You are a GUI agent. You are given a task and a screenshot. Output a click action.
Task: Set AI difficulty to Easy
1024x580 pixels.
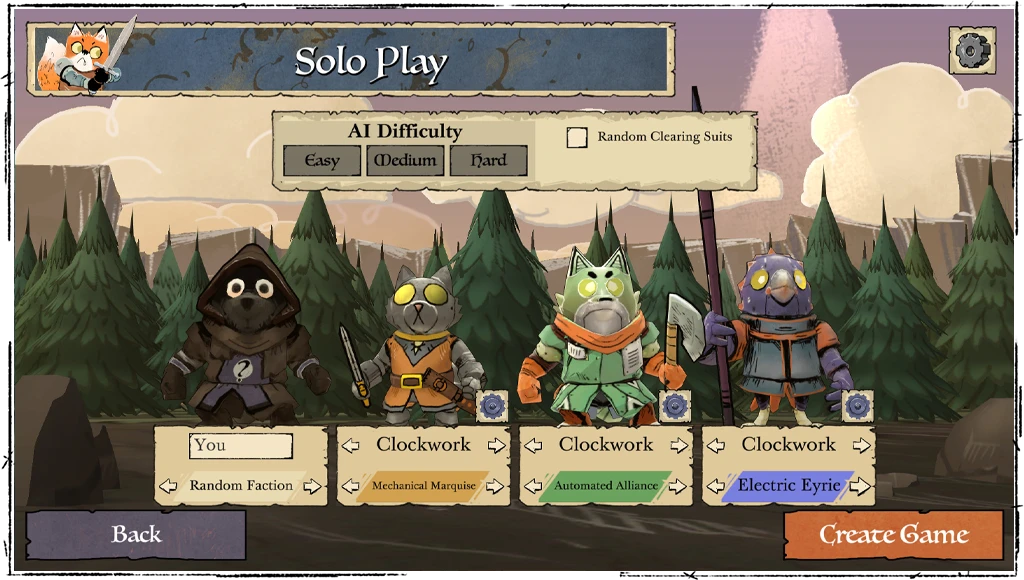(x=321, y=161)
